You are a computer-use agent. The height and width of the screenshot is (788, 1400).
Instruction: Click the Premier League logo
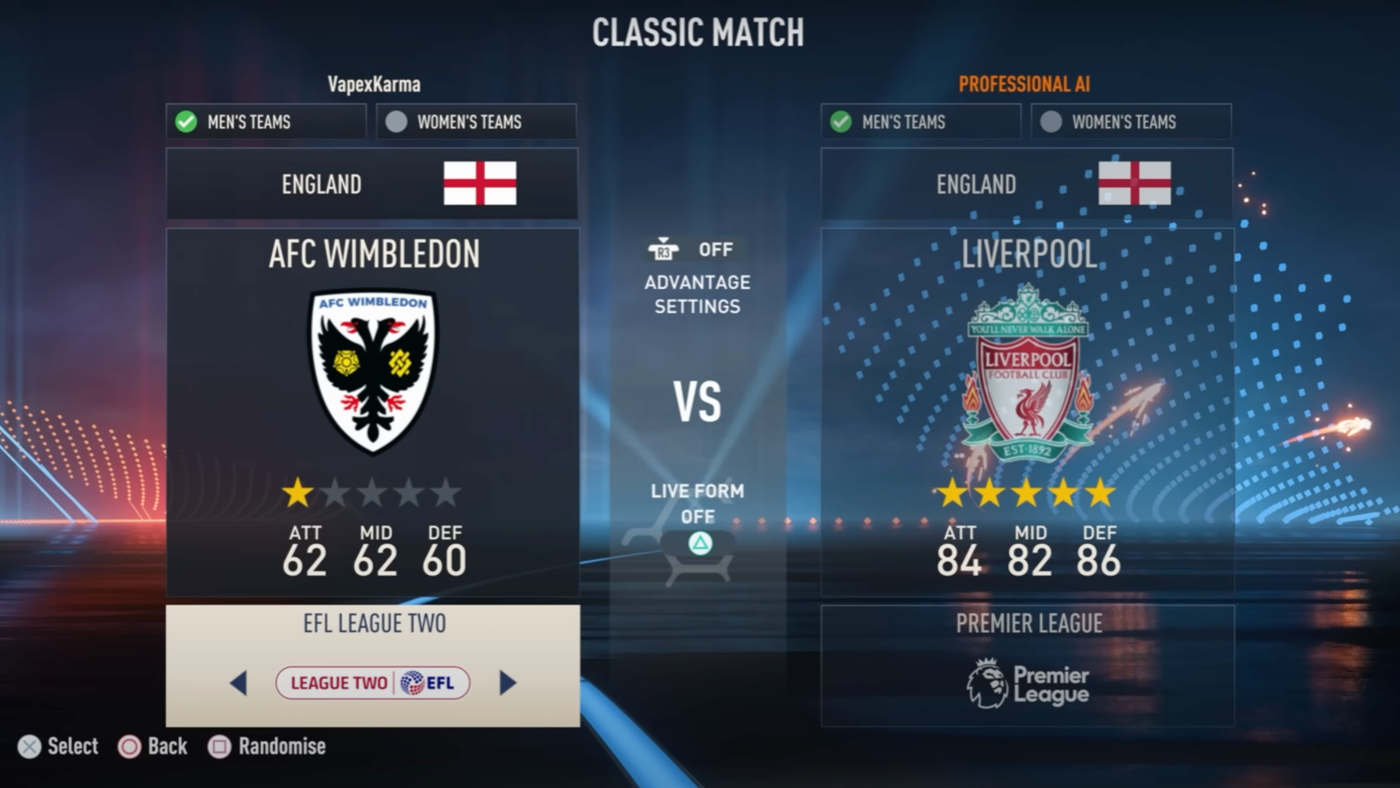pos(1028,680)
